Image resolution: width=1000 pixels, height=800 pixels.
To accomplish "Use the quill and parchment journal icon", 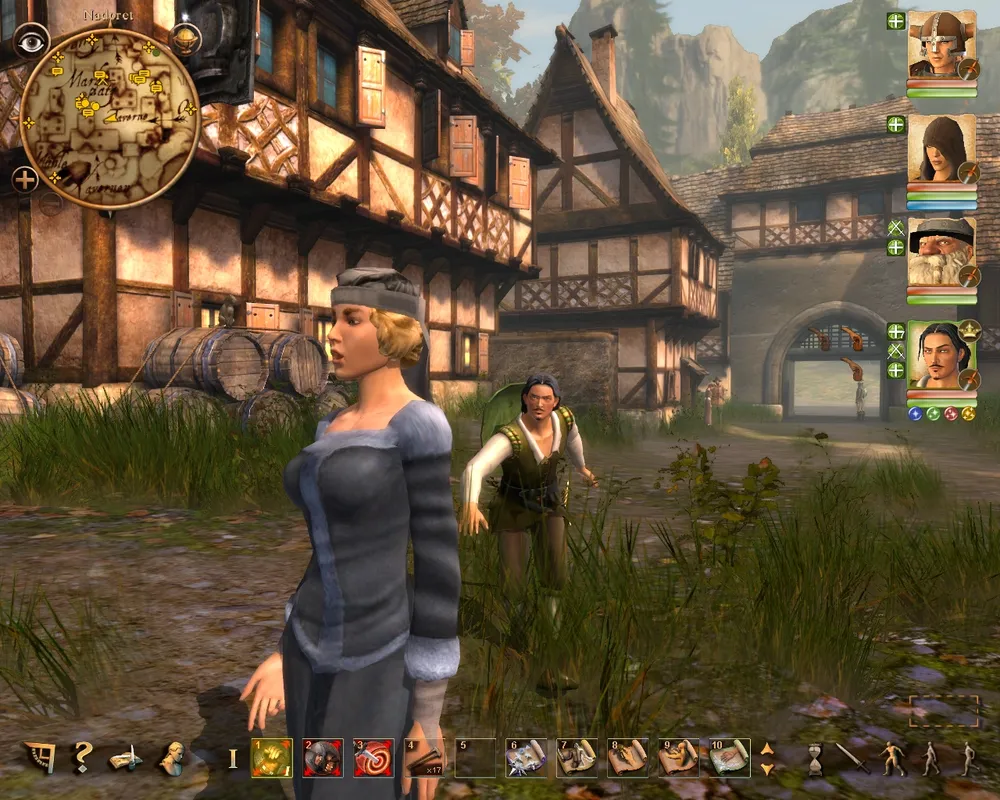I will coord(126,758).
